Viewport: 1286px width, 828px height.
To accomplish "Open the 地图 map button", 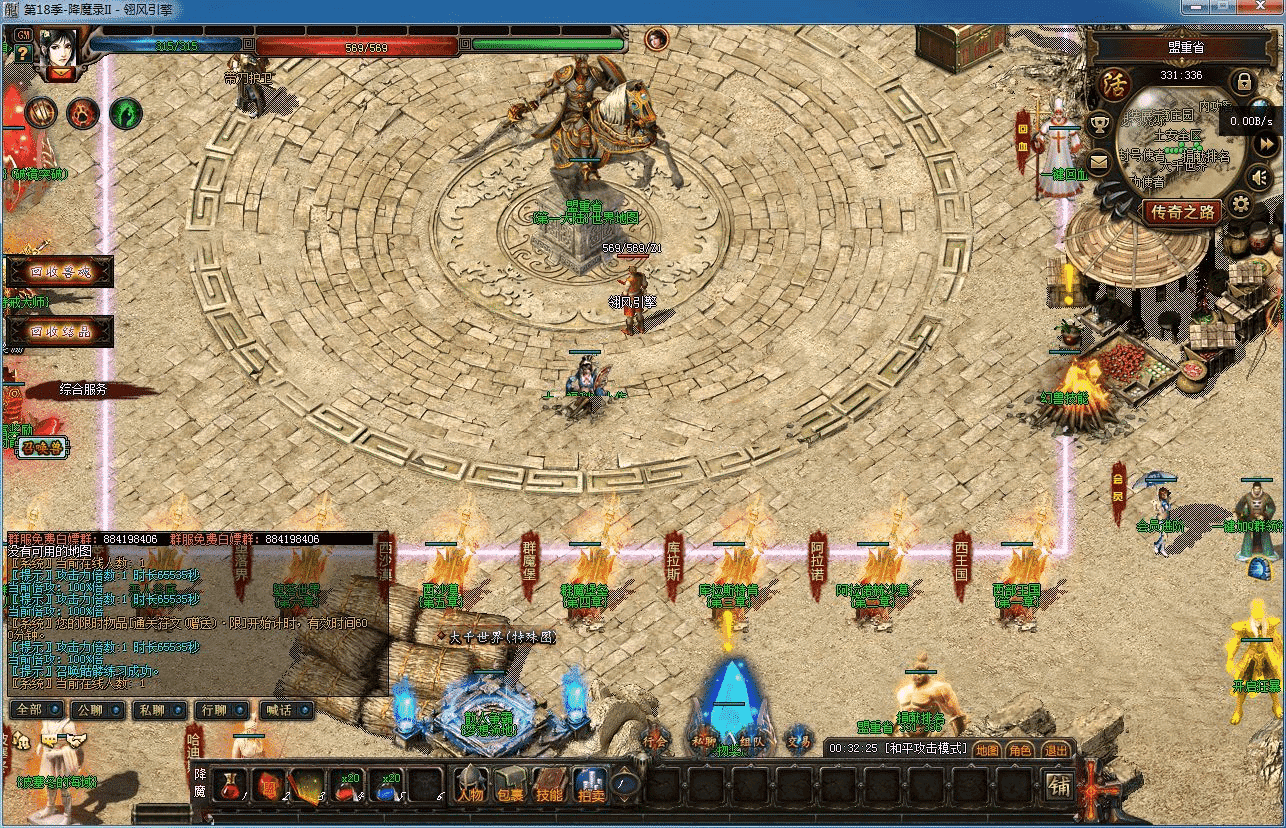I will click(987, 749).
